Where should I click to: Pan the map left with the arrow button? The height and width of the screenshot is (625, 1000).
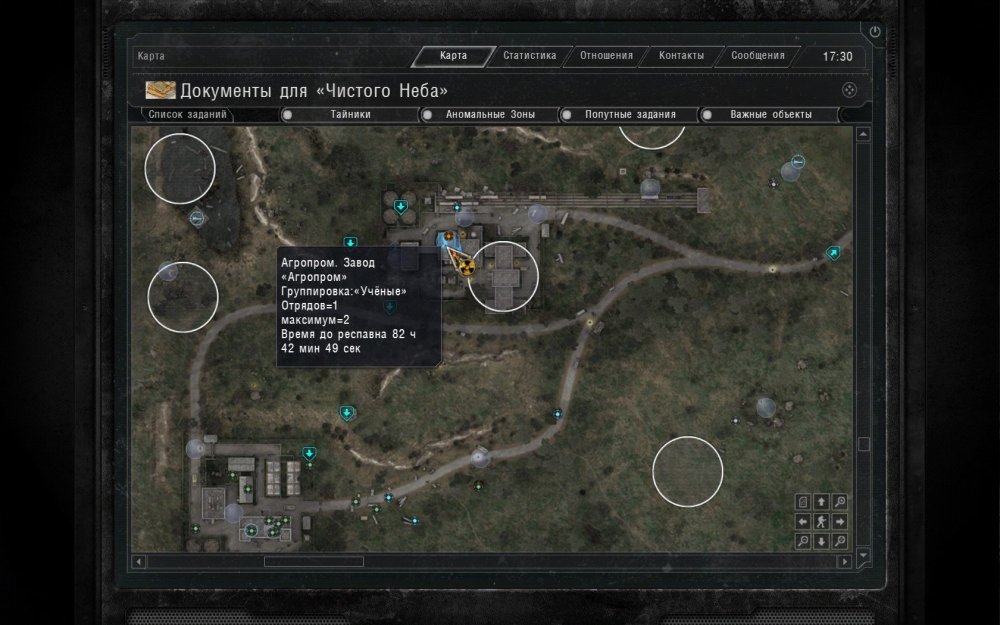pos(803,521)
